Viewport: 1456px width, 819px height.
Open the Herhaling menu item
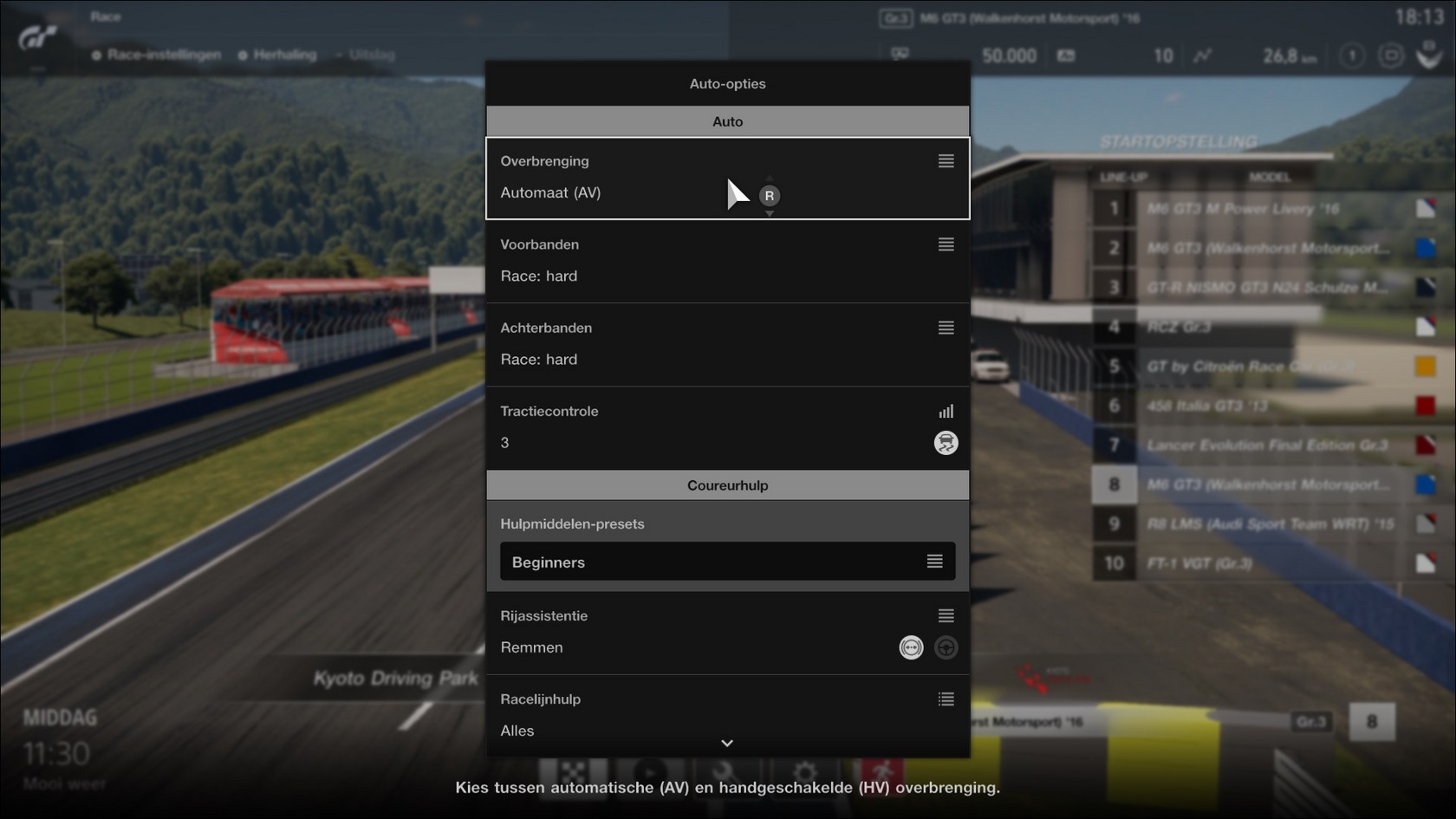(x=283, y=54)
